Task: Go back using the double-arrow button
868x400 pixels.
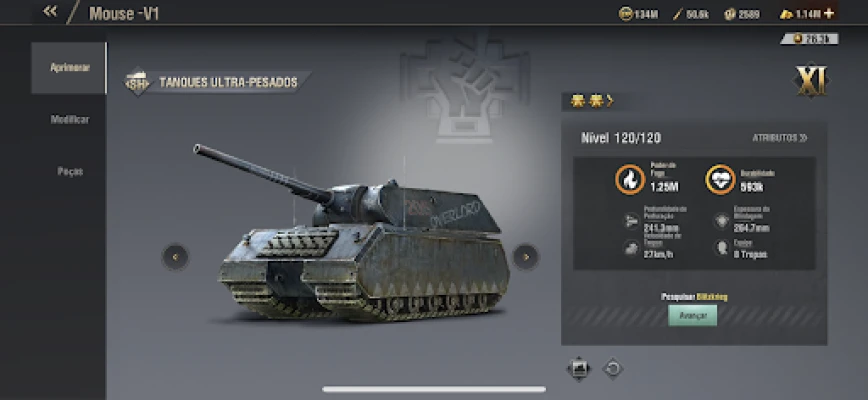Action: (x=50, y=13)
